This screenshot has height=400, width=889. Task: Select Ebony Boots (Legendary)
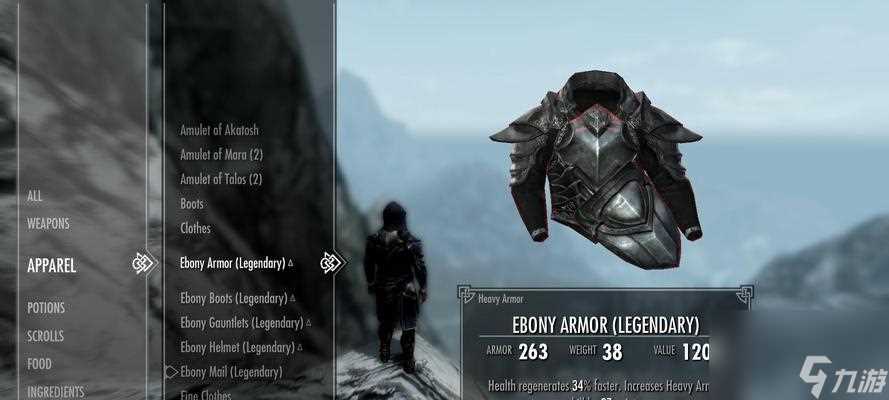pyautogui.click(x=234, y=298)
